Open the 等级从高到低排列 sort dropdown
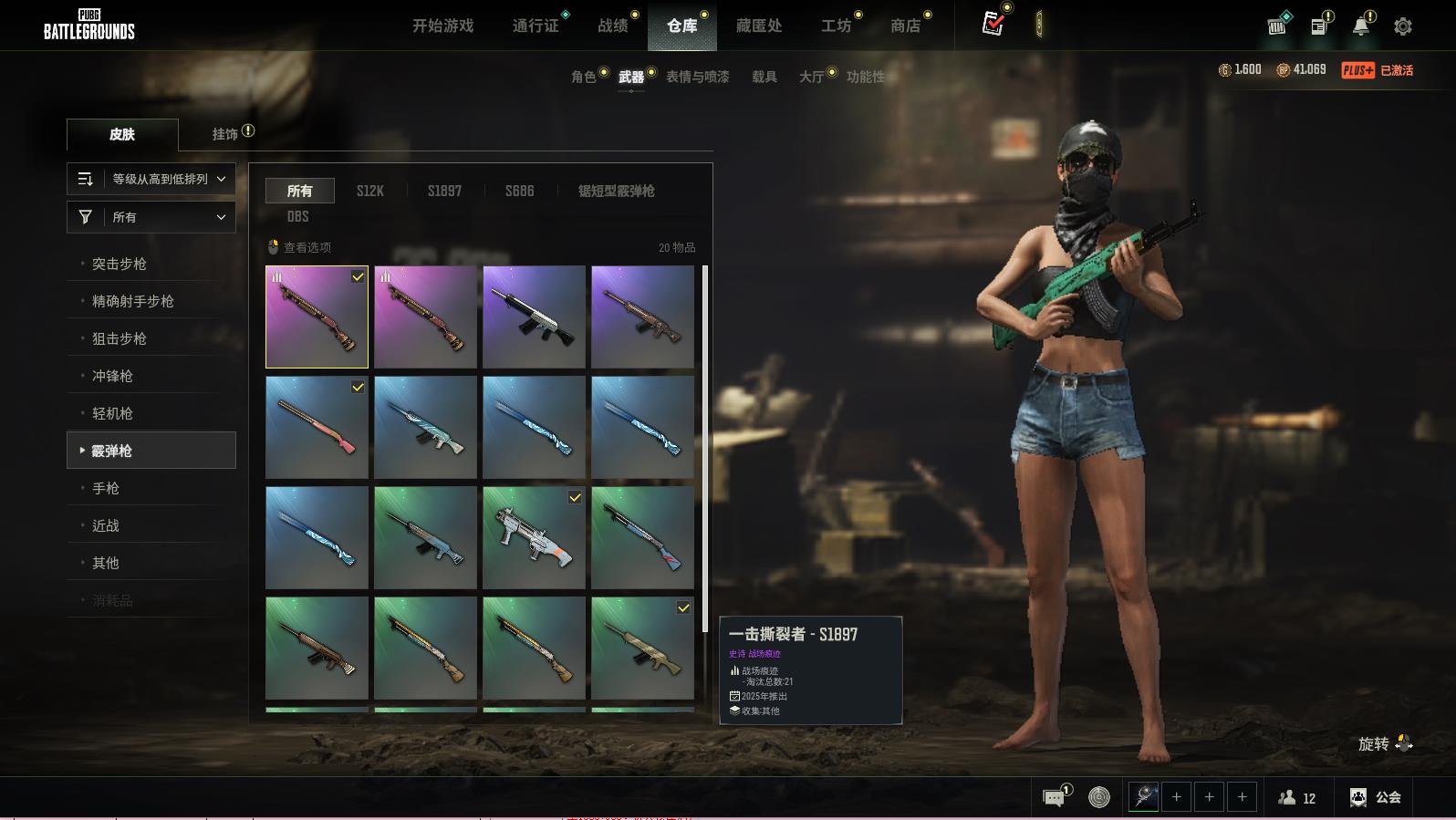Image resolution: width=1456 pixels, height=820 pixels. tap(151, 179)
